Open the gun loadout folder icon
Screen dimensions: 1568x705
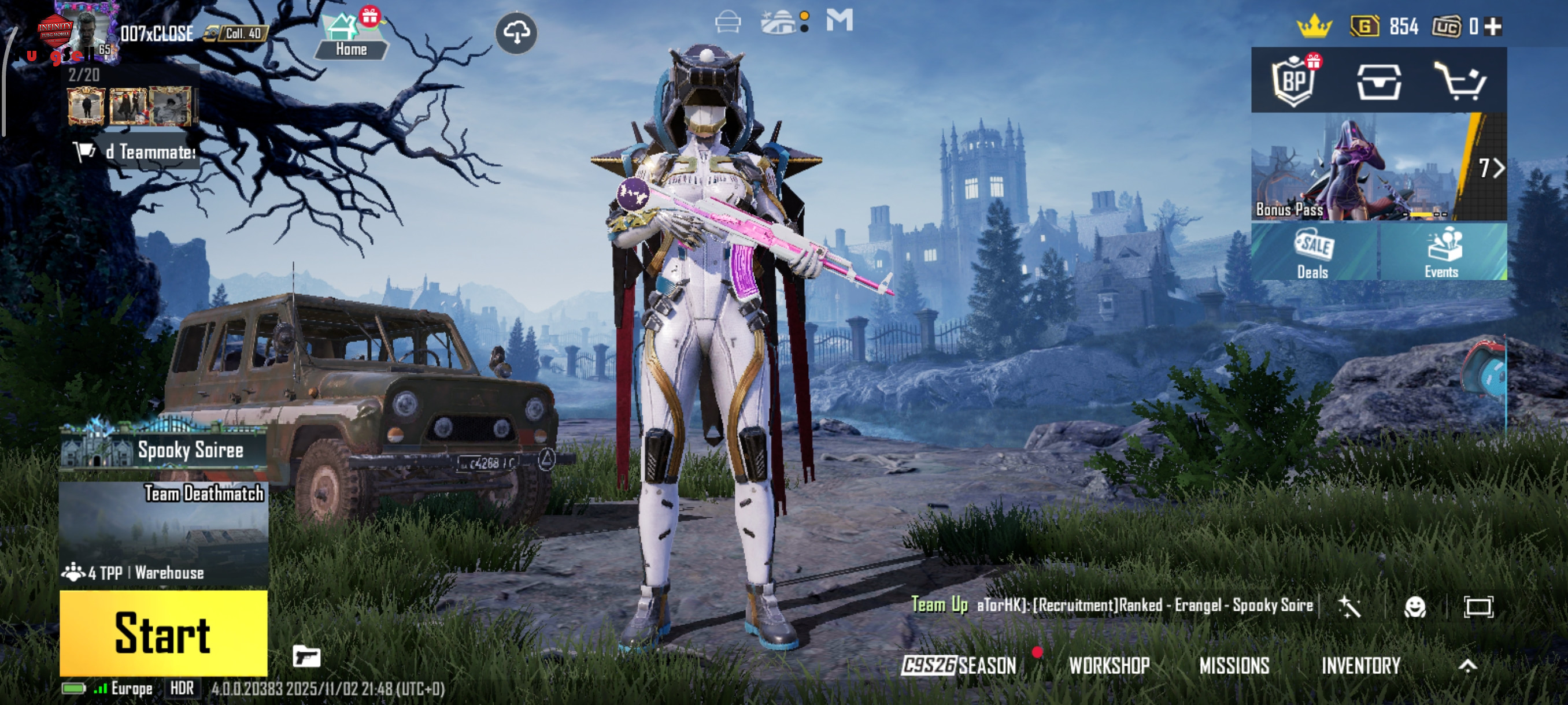(x=306, y=656)
